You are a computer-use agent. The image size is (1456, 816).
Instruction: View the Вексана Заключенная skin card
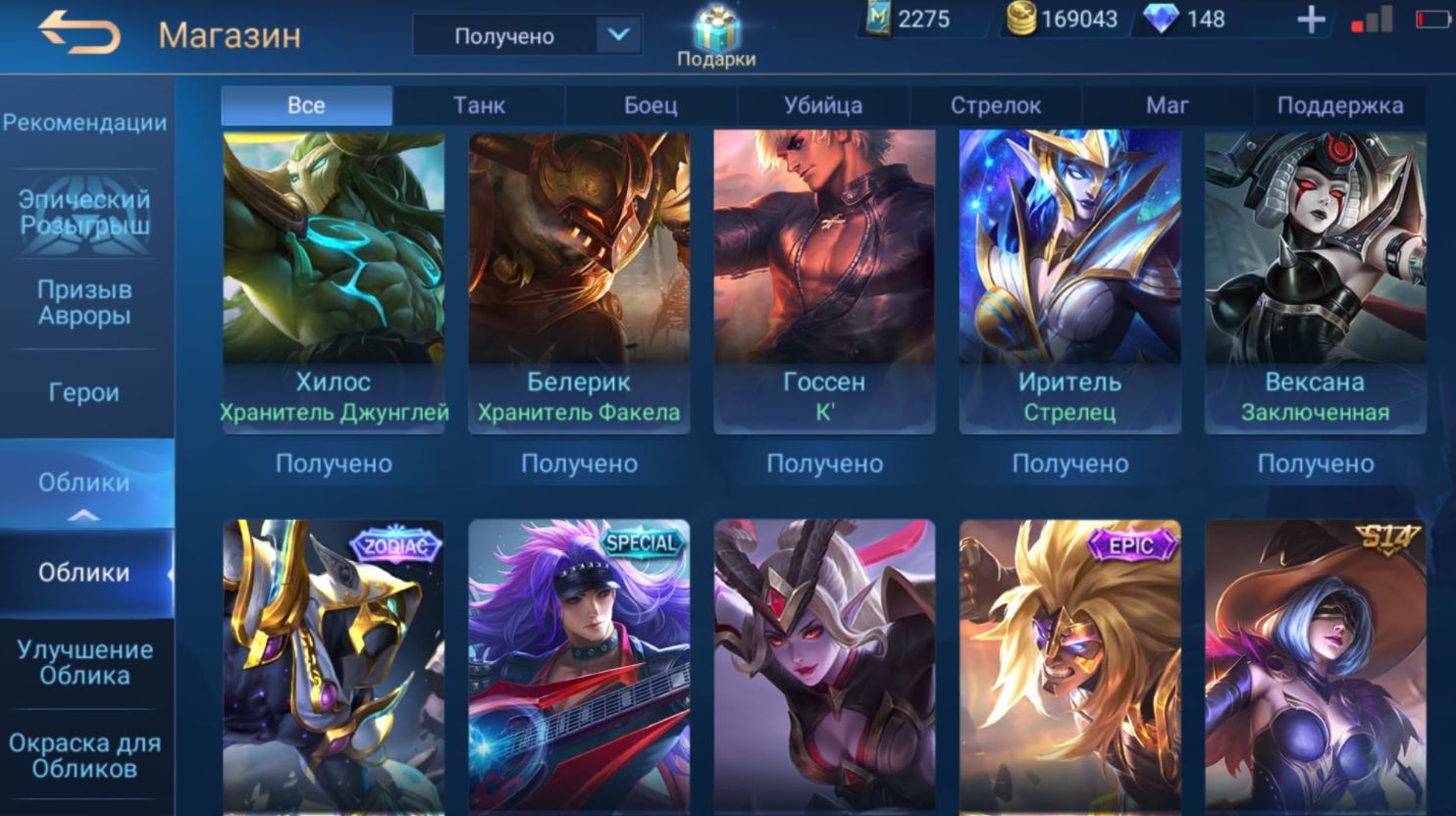tap(1315, 280)
